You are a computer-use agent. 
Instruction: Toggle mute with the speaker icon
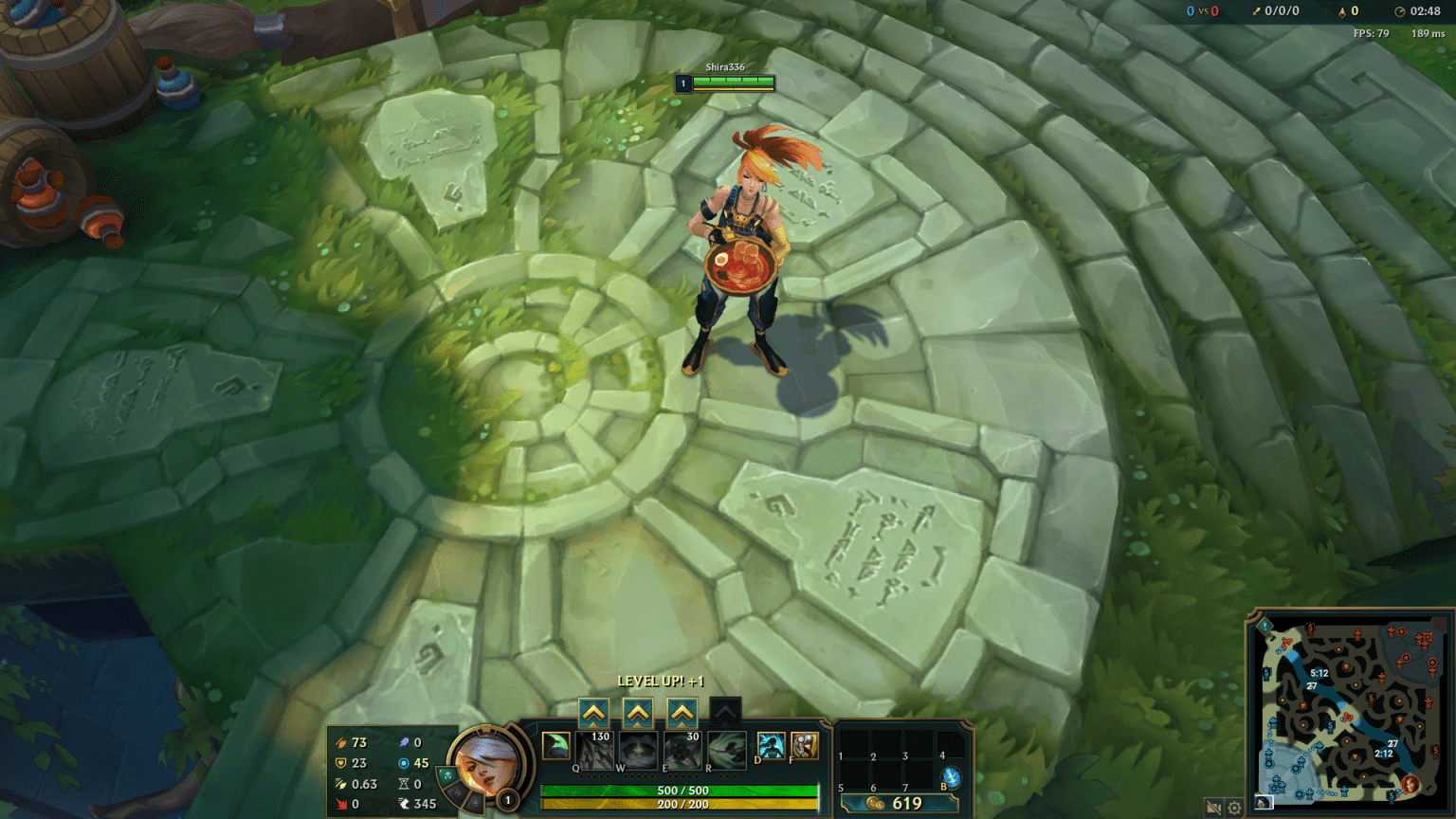point(1214,809)
